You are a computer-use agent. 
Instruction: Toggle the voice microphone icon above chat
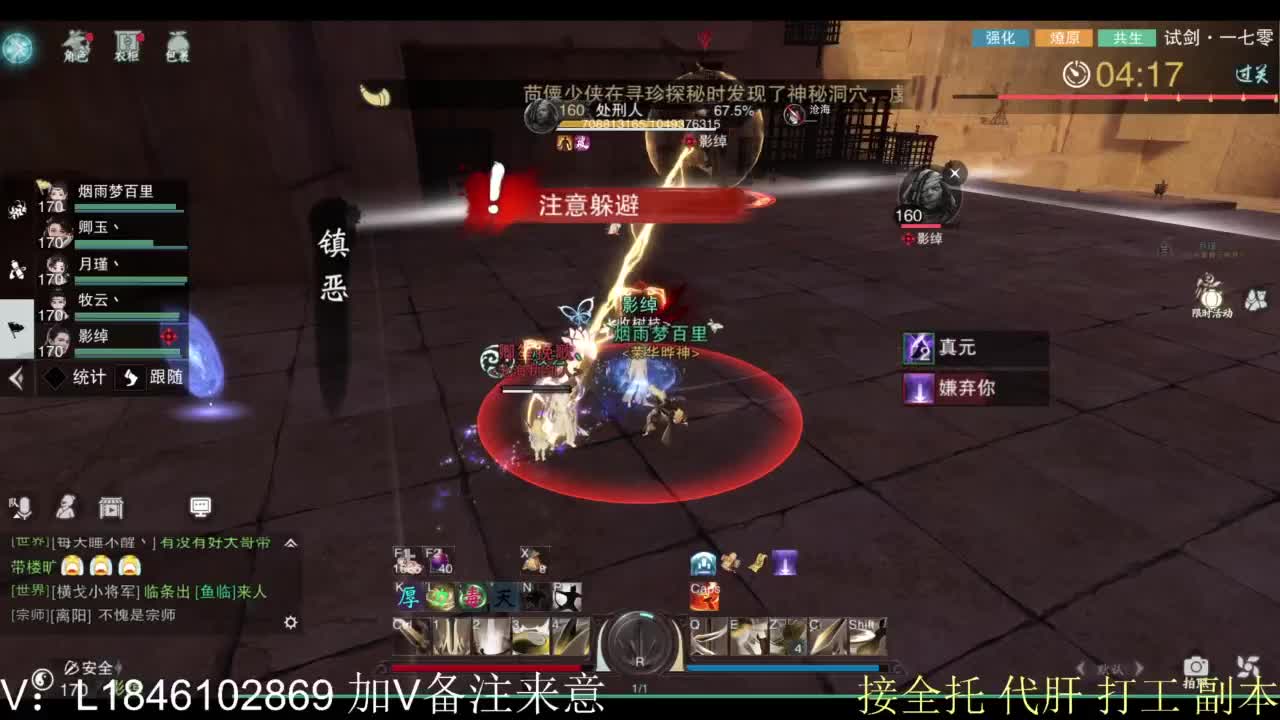[23, 508]
